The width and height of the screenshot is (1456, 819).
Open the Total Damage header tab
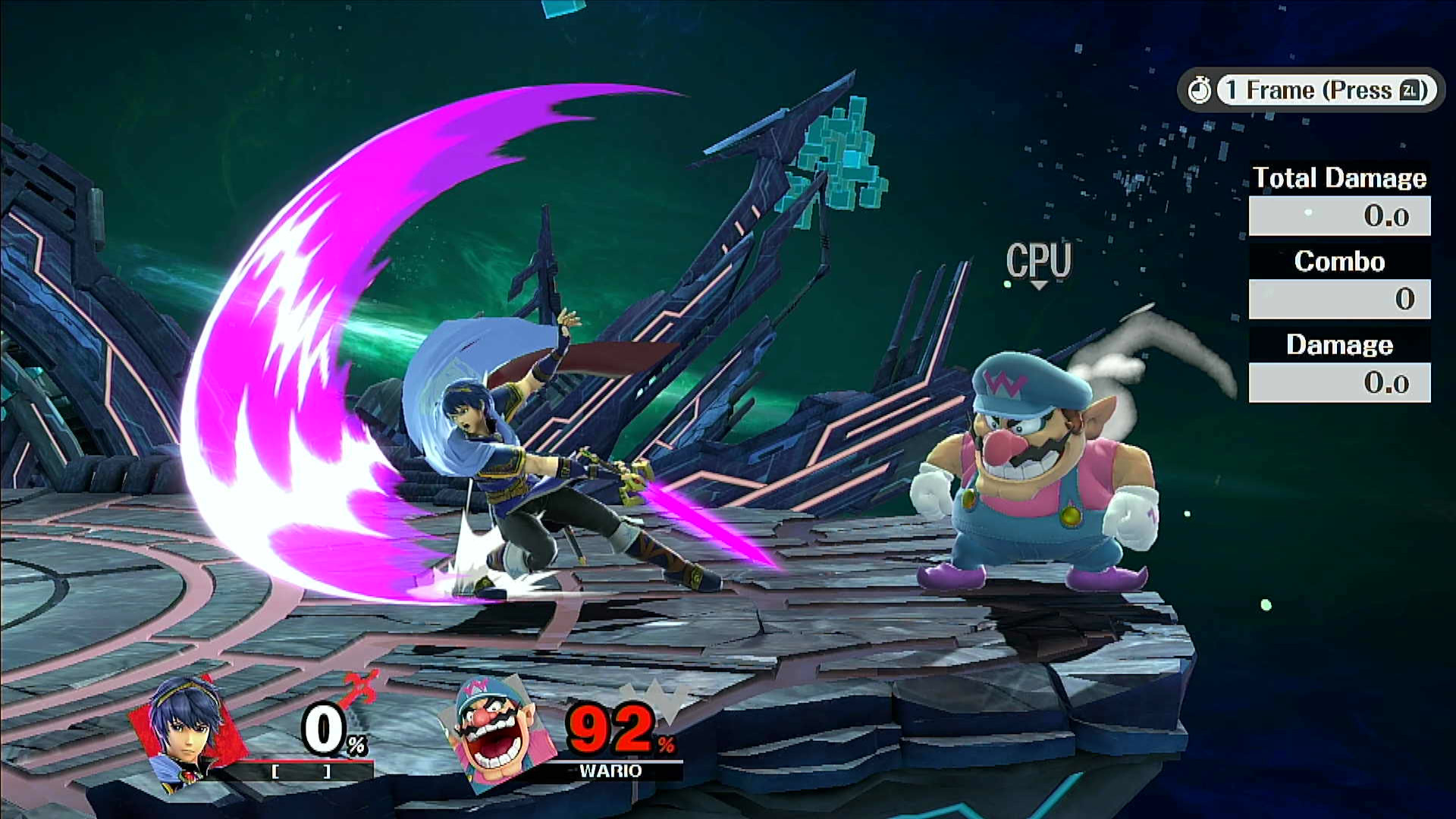[x=1339, y=178]
